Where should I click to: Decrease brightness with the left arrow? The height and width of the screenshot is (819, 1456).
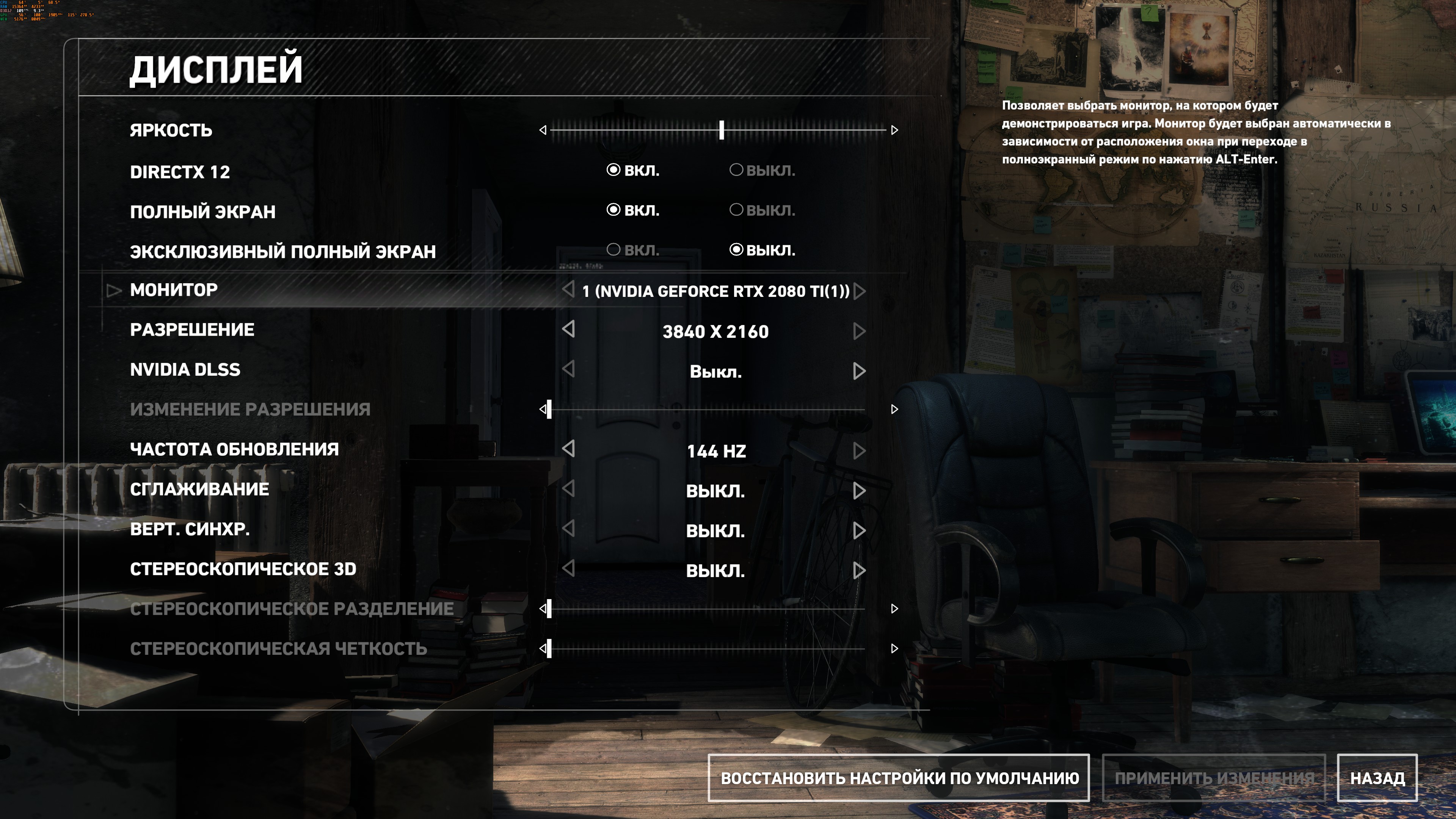(x=543, y=130)
